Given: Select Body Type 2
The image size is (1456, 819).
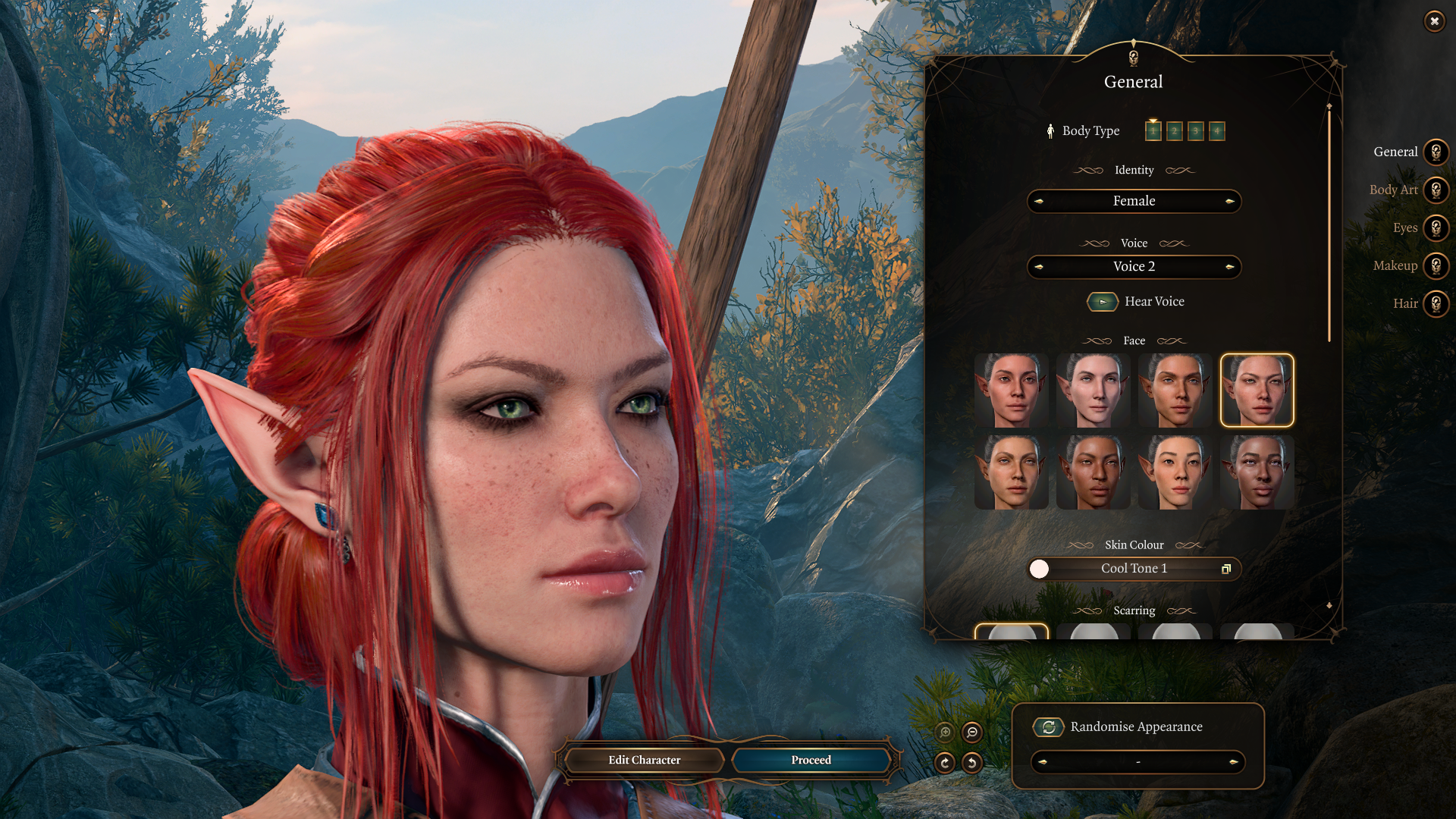Looking at the screenshot, I should coord(1173,130).
